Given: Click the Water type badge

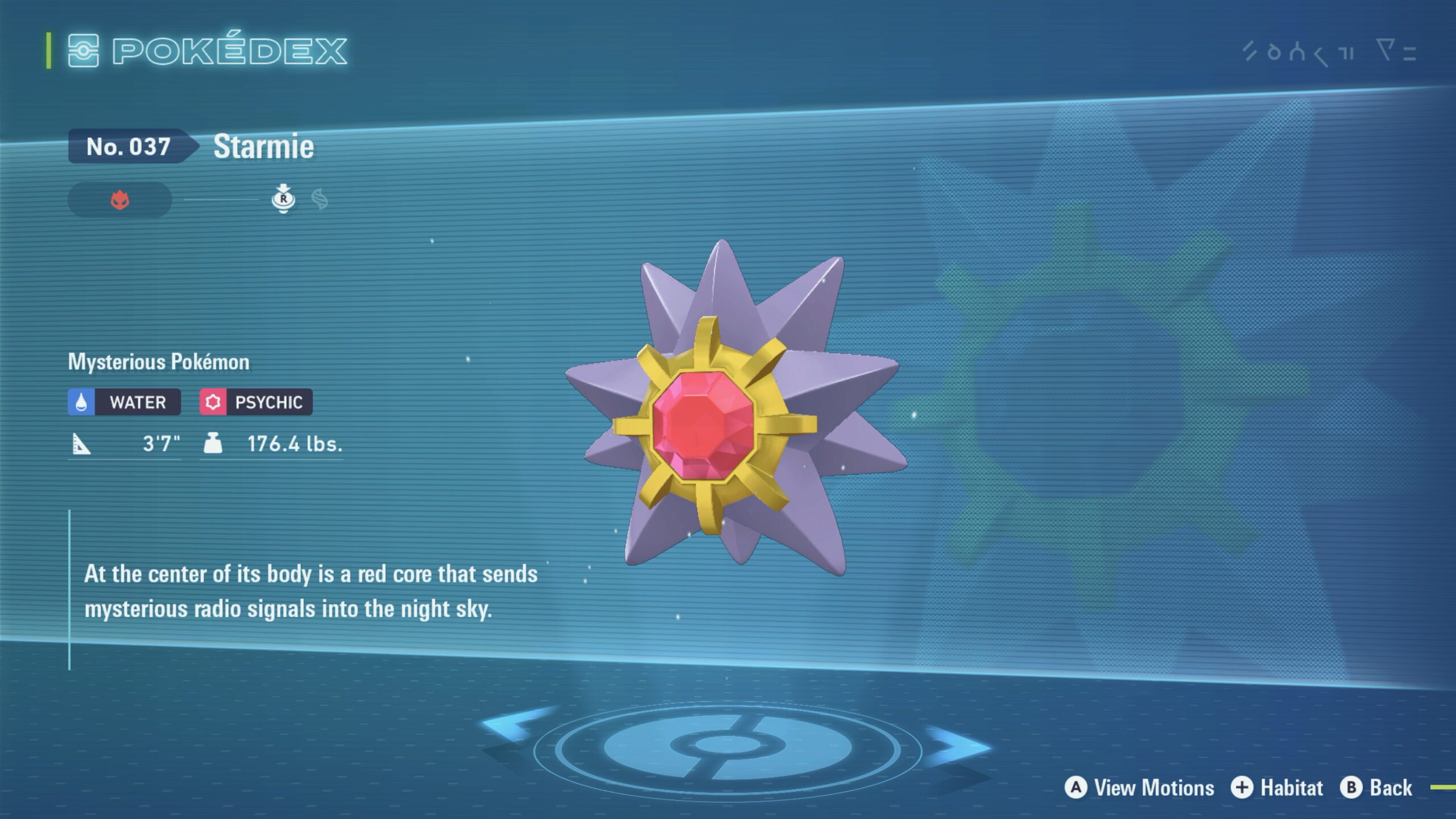Looking at the screenshot, I should click(x=125, y=402).
